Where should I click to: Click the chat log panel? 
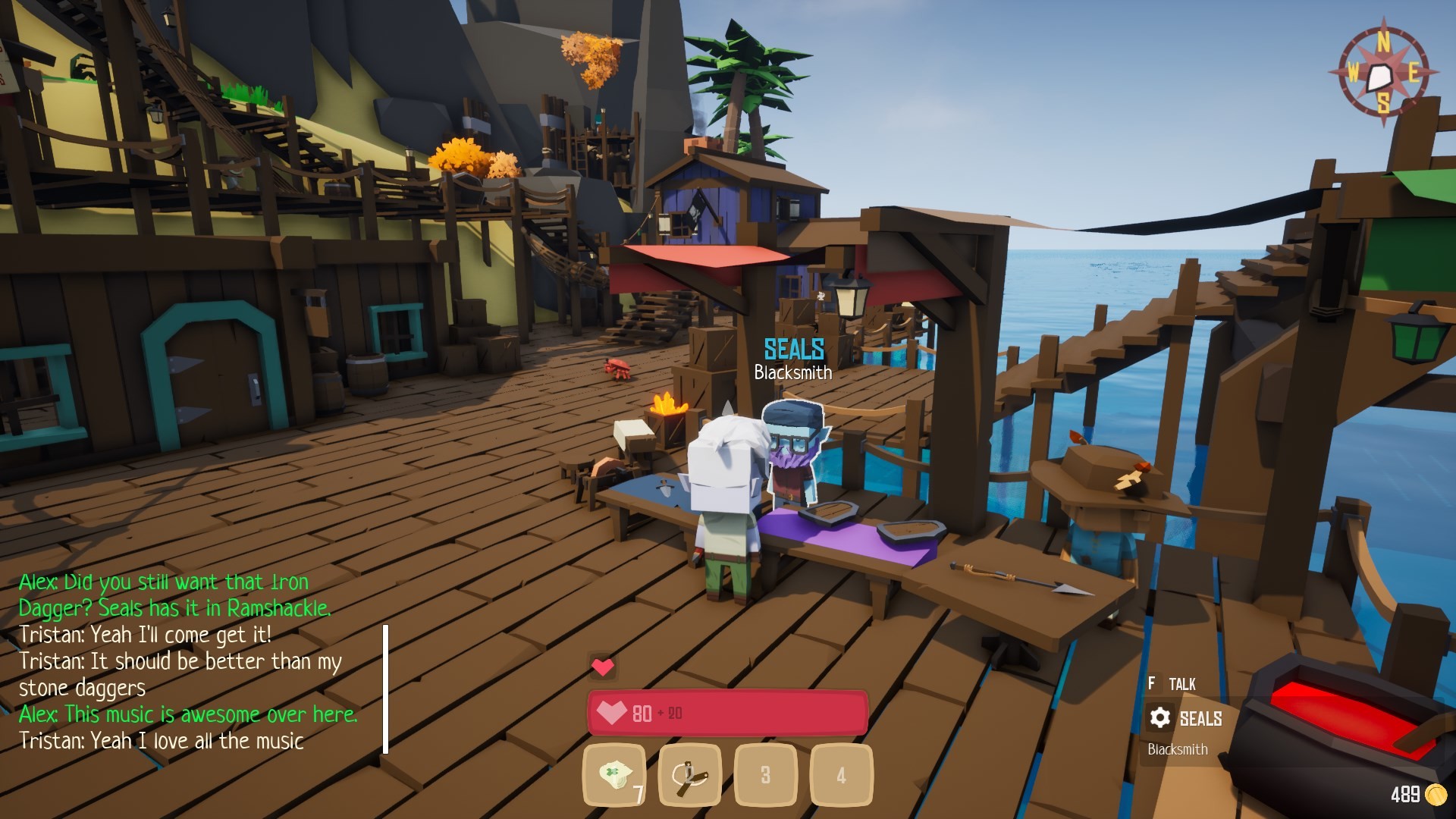coord(190,661)
